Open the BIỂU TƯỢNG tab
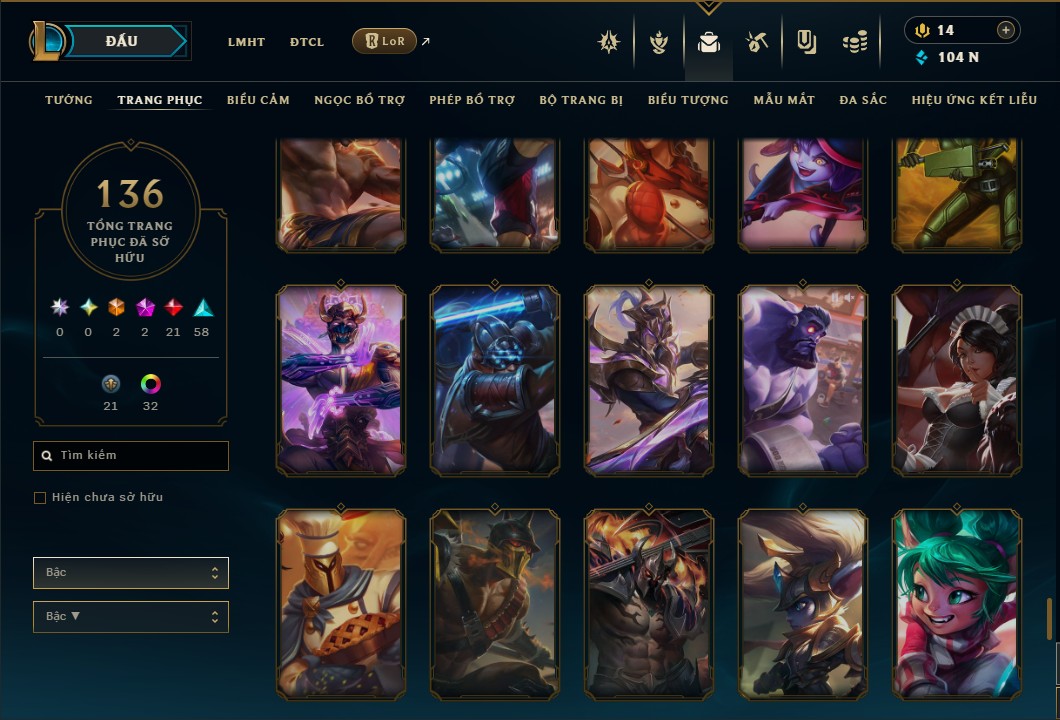 coord(688,100)
